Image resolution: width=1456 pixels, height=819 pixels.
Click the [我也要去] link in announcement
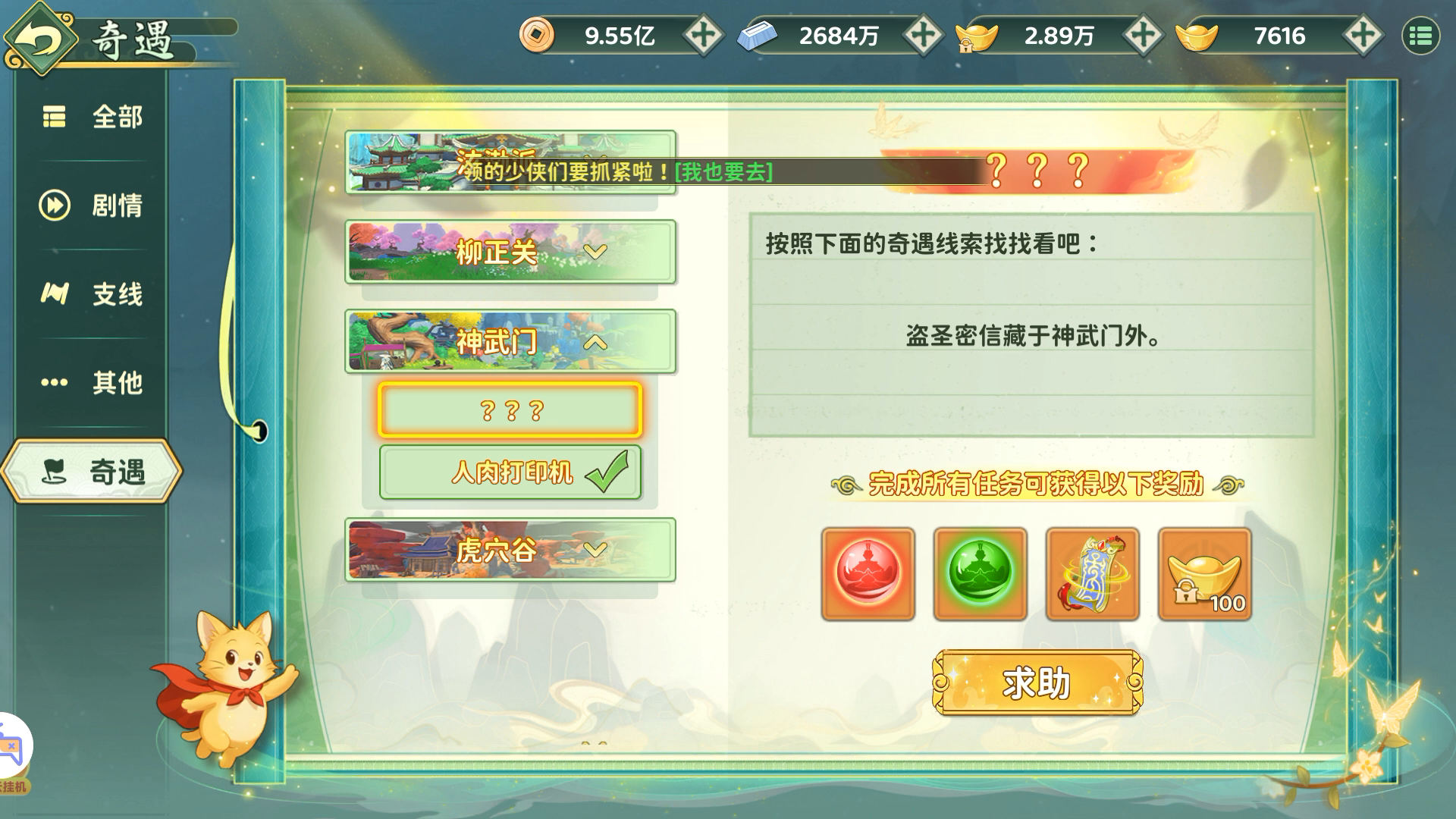click(x=722, y=173)
